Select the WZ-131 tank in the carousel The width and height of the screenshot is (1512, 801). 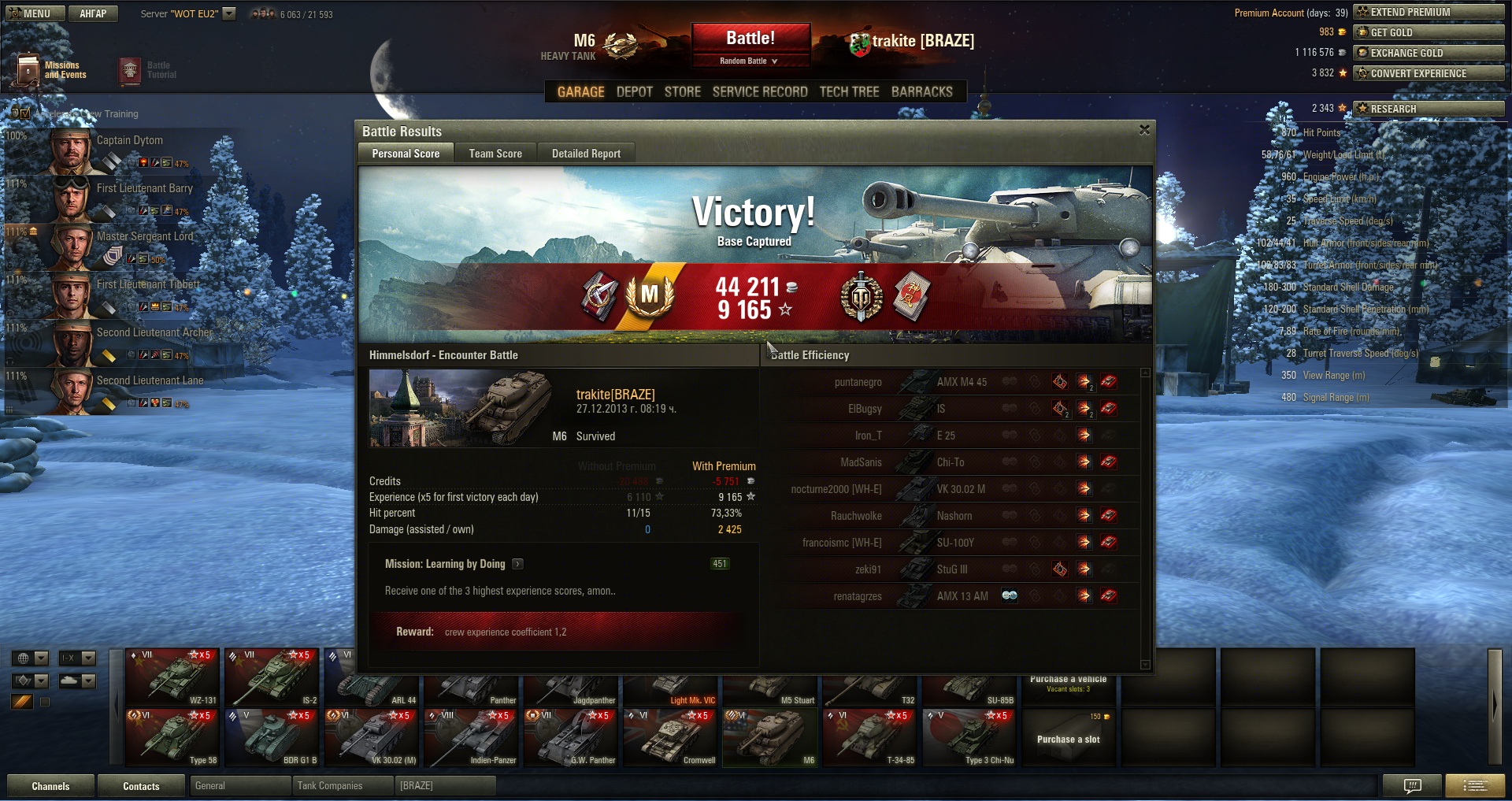pos(172,677)
